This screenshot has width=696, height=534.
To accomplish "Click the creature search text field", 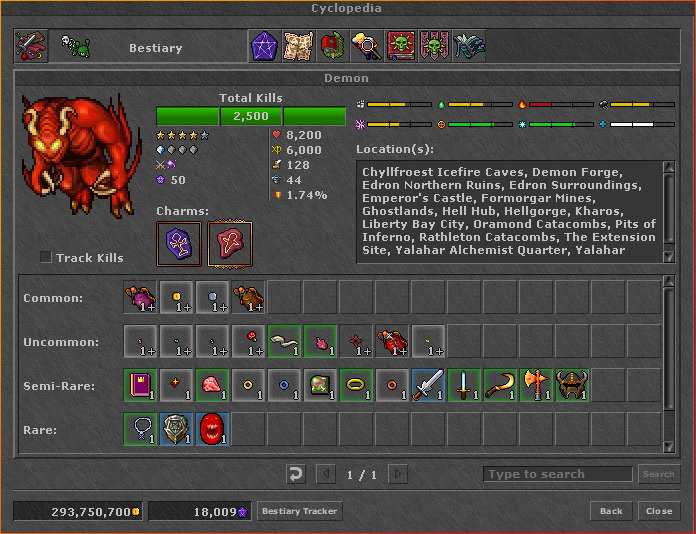I will tap(557, 474).
